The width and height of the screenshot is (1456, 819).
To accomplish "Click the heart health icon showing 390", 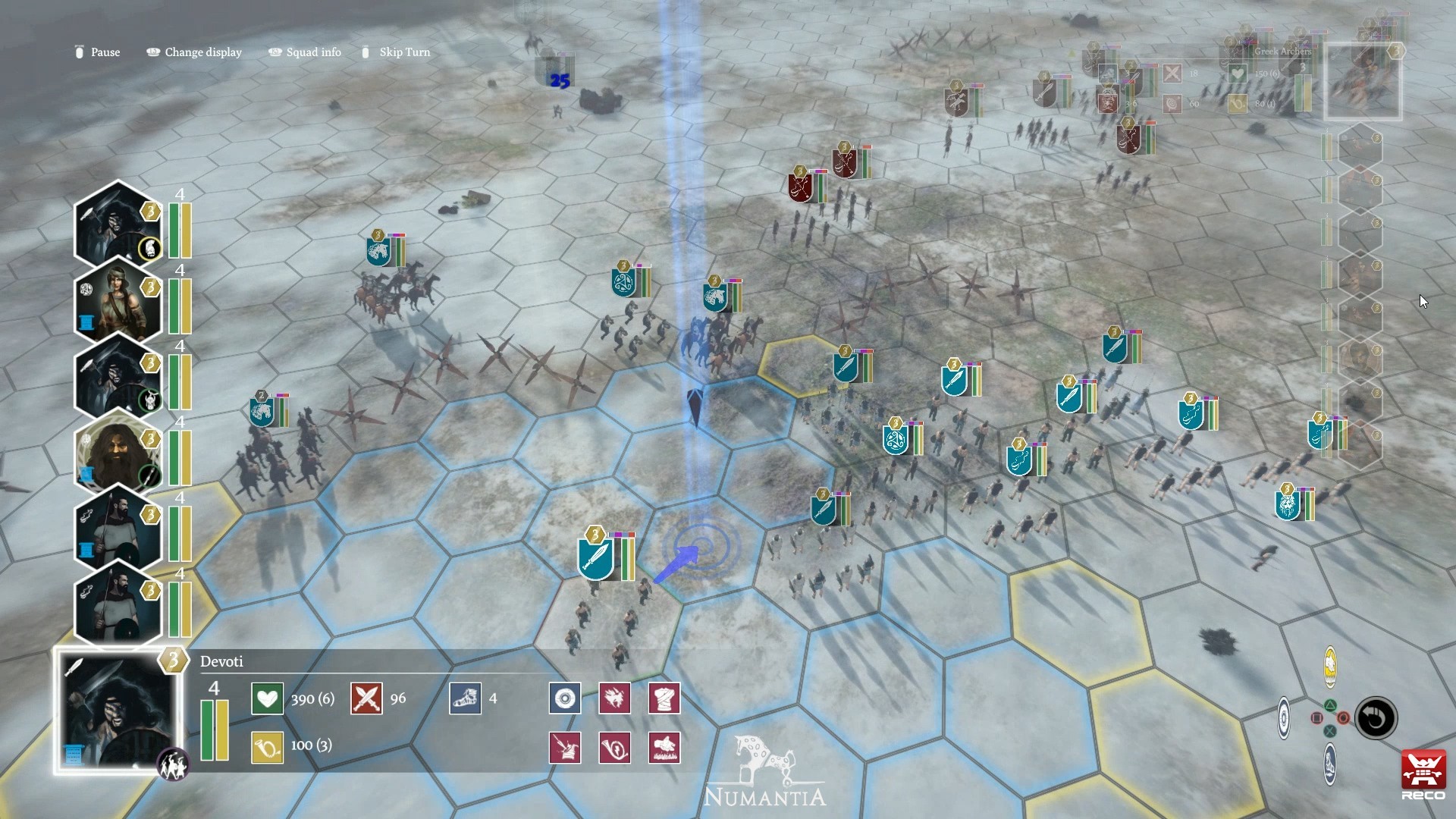I will coord(267,698).
